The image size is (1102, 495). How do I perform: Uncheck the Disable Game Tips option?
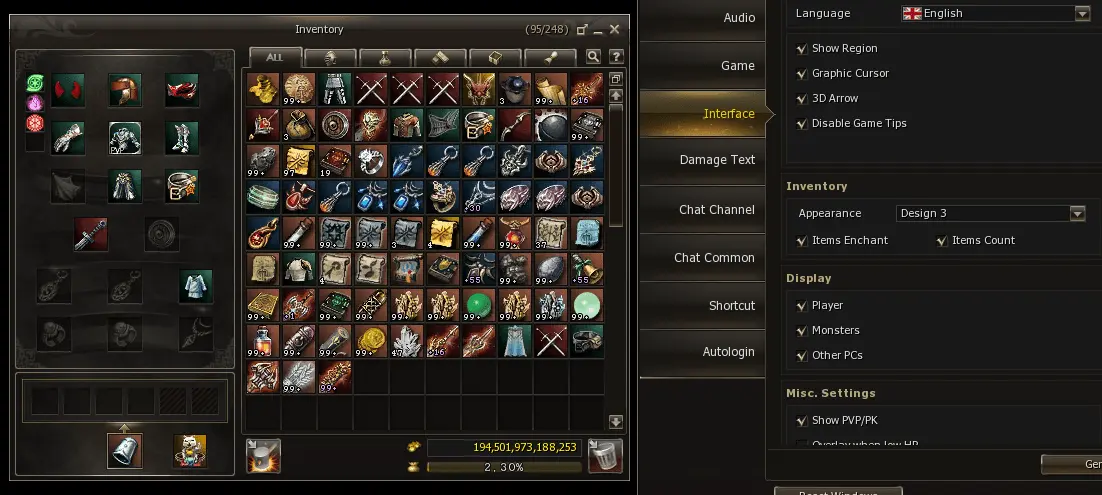coord(802,123)
